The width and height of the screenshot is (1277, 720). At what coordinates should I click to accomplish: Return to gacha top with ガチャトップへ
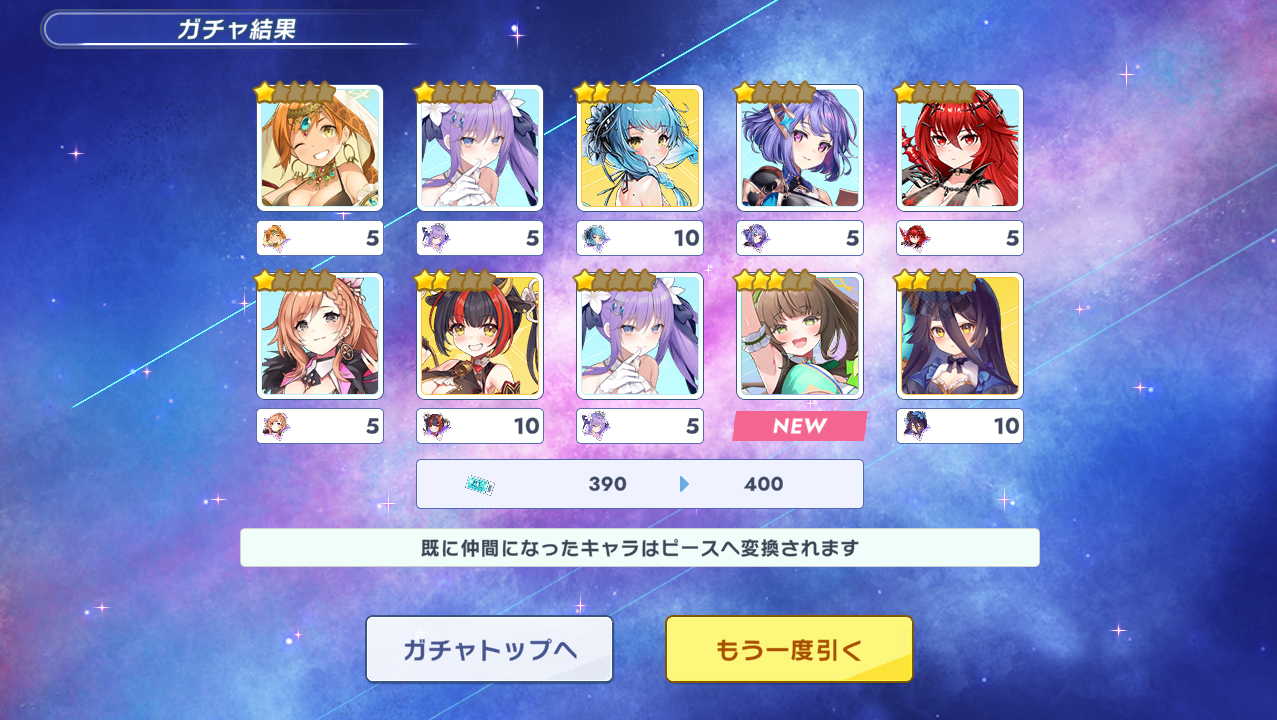489,649
